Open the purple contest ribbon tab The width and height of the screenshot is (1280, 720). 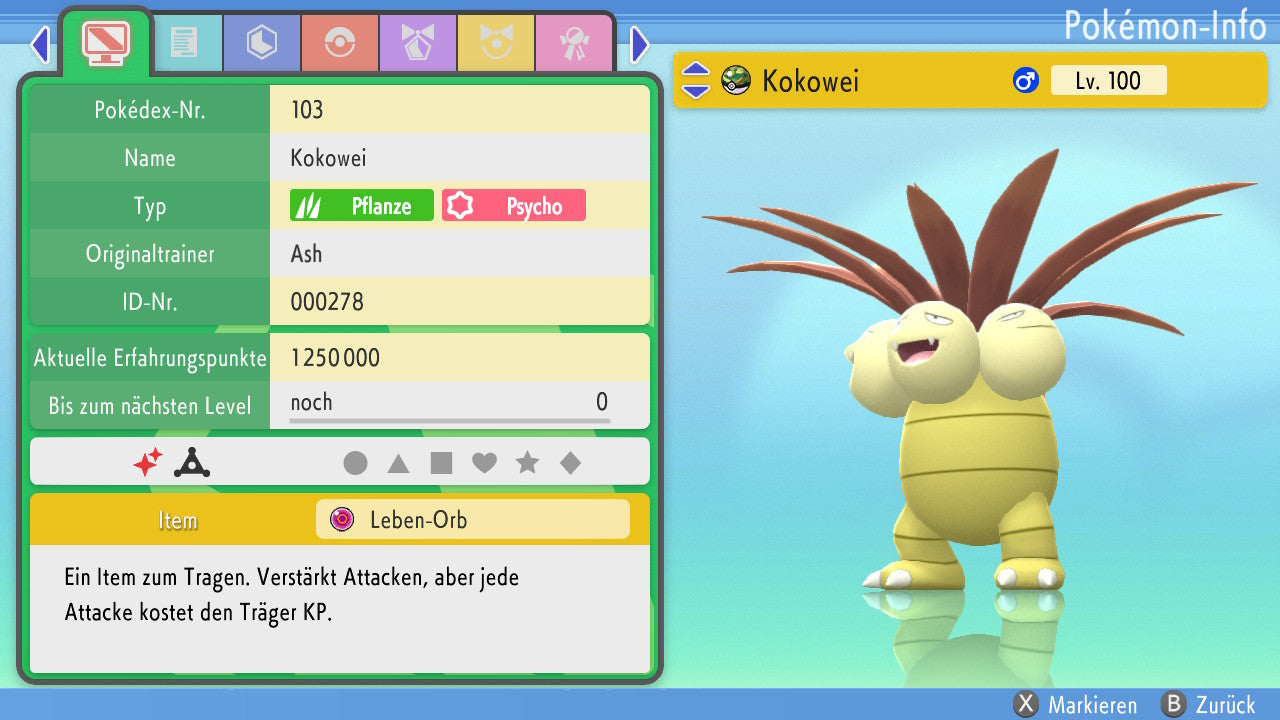point(418,43)
